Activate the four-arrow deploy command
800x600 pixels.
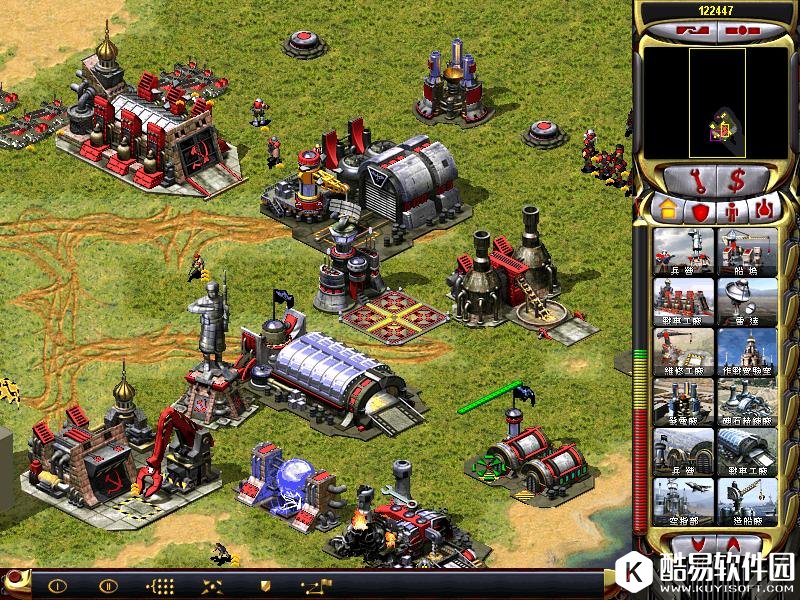tap(211, 586)
